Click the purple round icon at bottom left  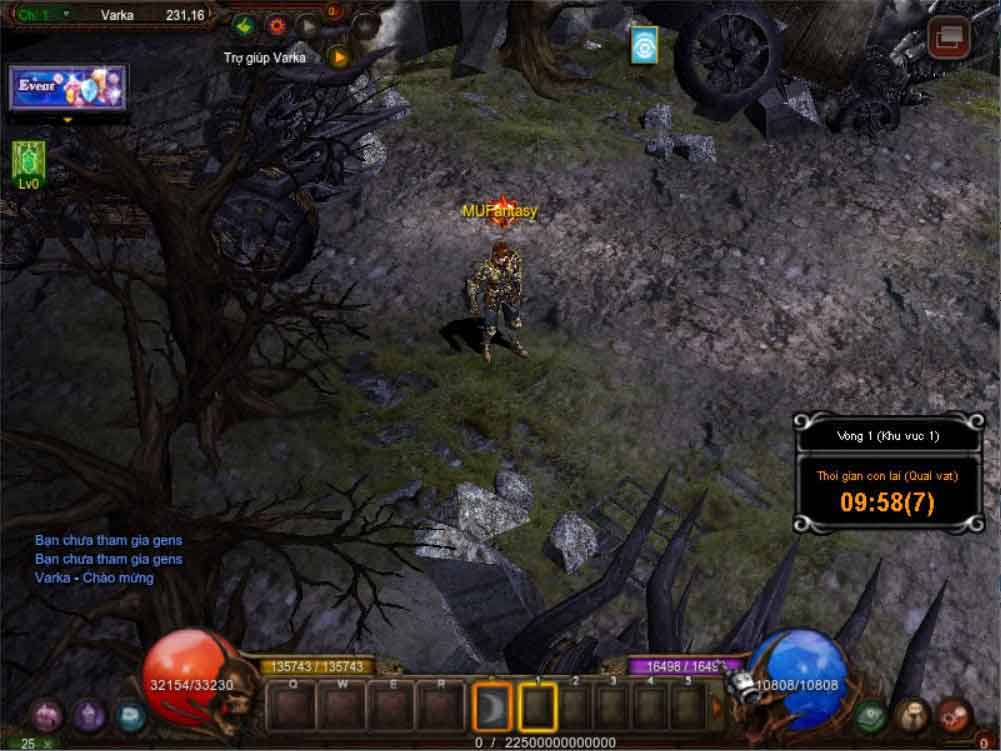88,714
